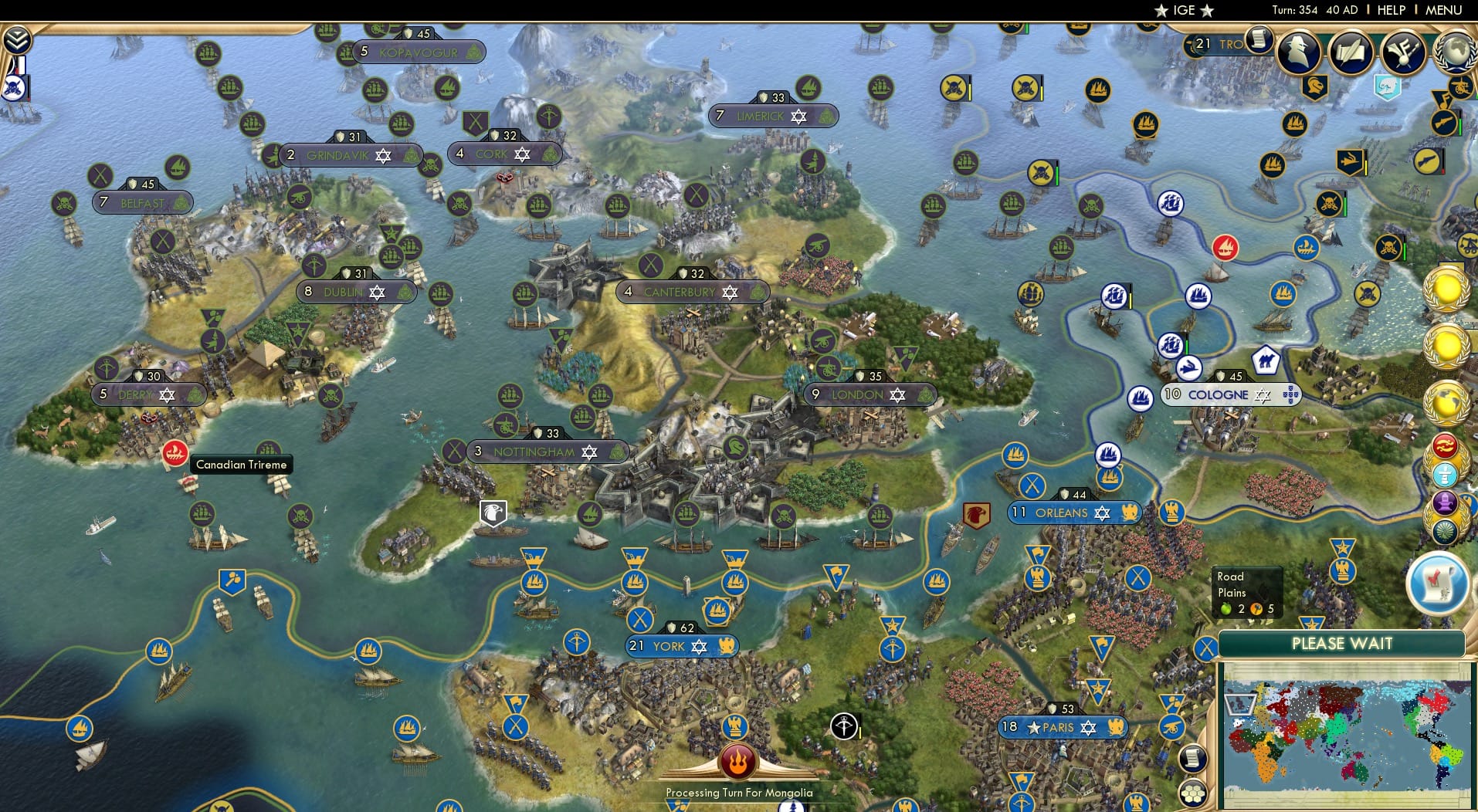Click the notifications scroll-and-quill icon

click(x=1349, y=52)
